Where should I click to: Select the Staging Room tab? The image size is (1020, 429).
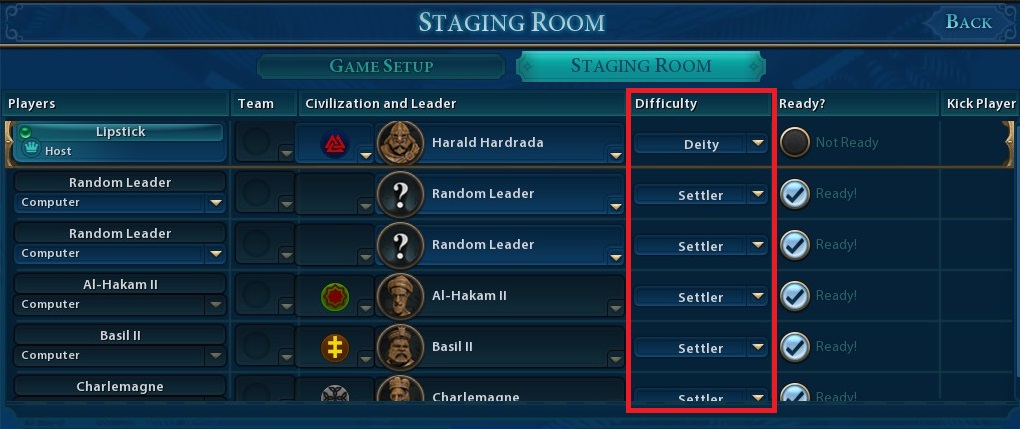pos(641,67)
